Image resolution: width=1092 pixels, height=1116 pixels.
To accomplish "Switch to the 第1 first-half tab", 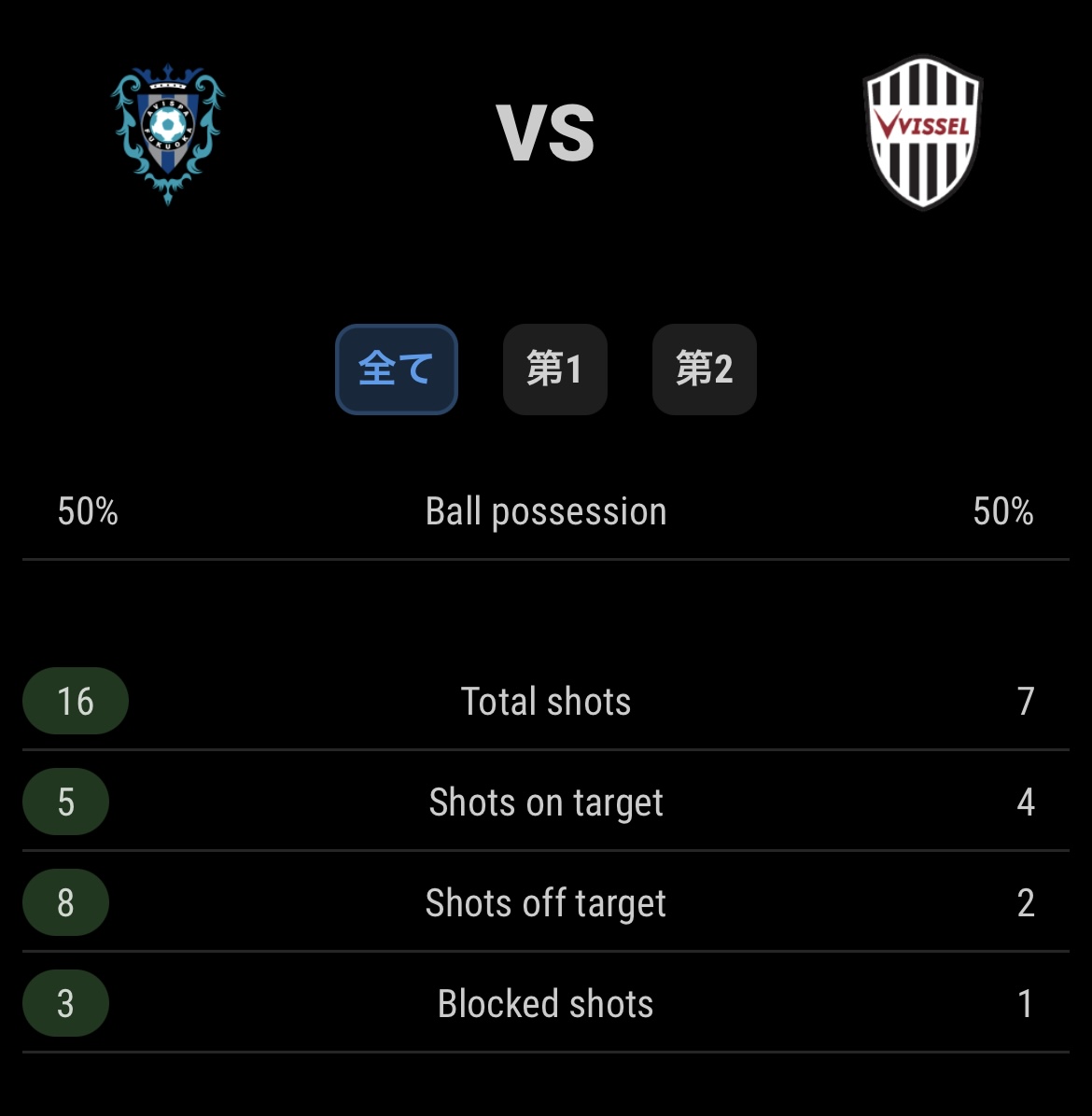I will click(554, 369).
